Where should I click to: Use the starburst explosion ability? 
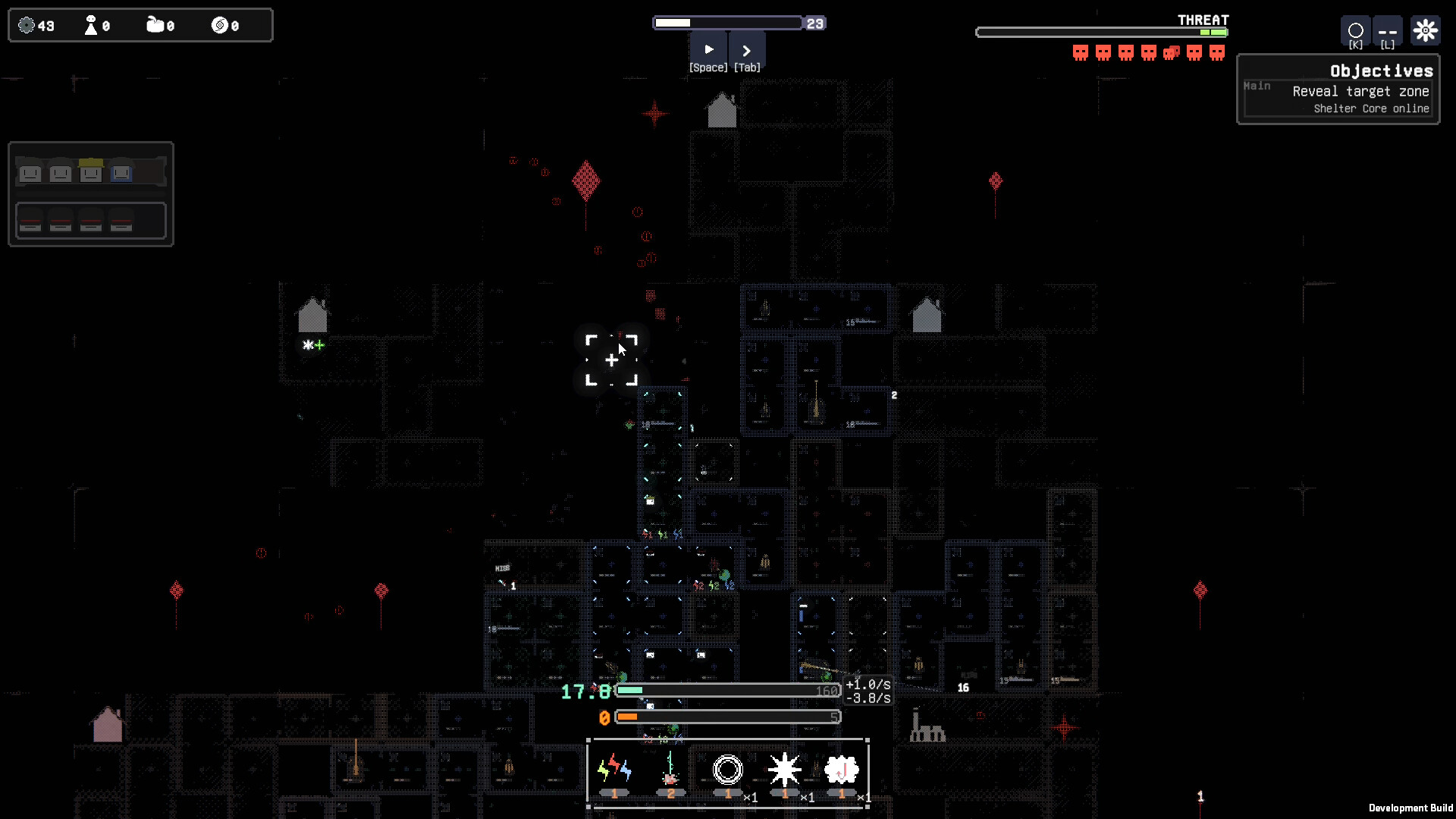point(785,770)
